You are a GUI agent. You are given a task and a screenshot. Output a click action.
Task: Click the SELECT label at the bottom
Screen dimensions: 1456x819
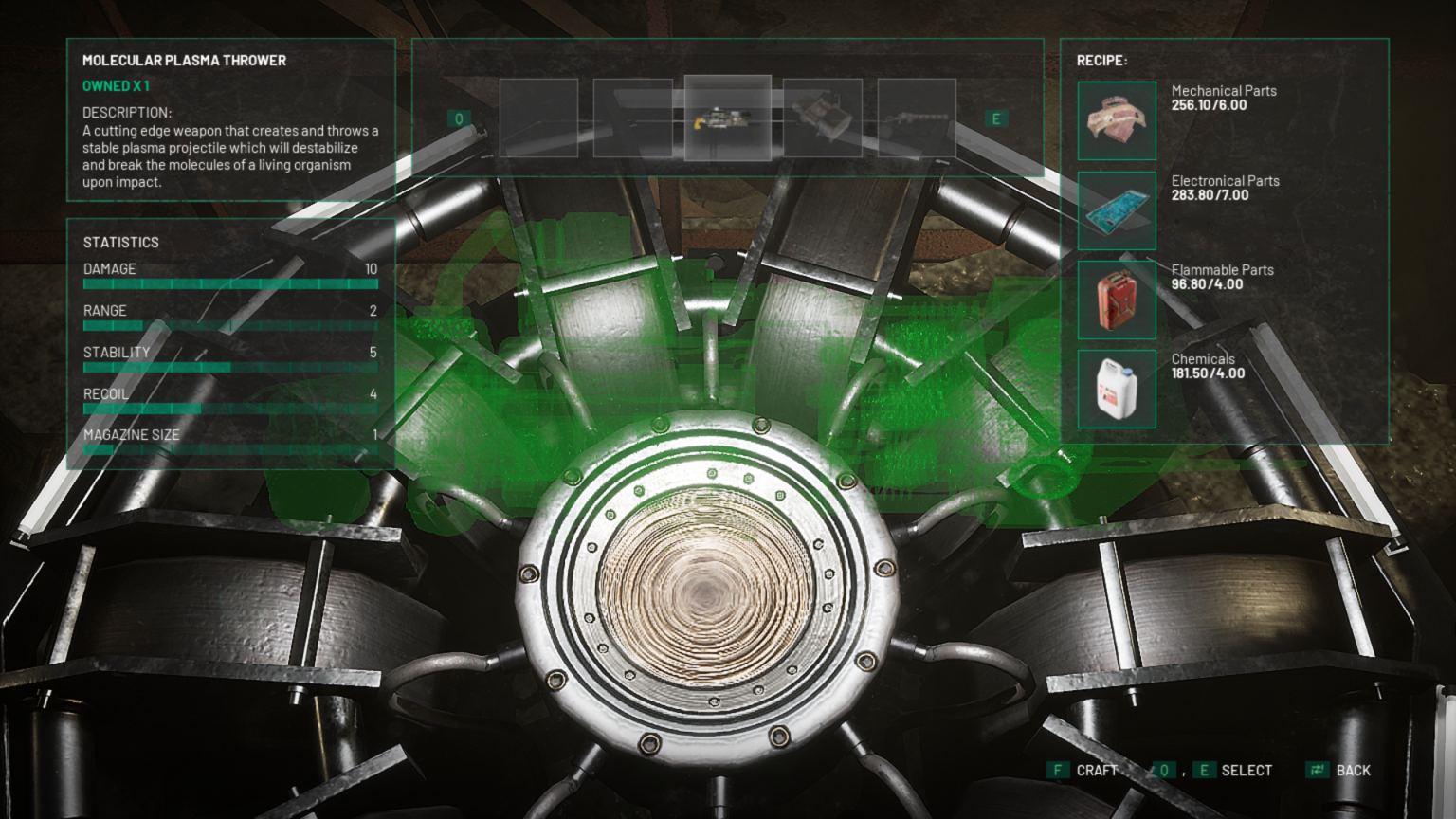1248,770
